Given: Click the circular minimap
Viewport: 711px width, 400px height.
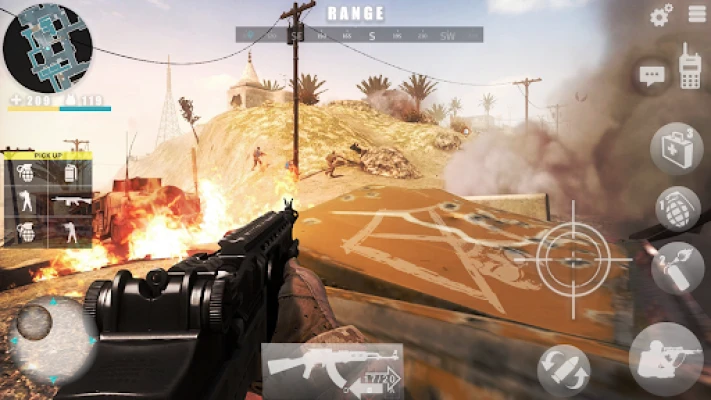Looking at the screenshot, I should (48, 47).
